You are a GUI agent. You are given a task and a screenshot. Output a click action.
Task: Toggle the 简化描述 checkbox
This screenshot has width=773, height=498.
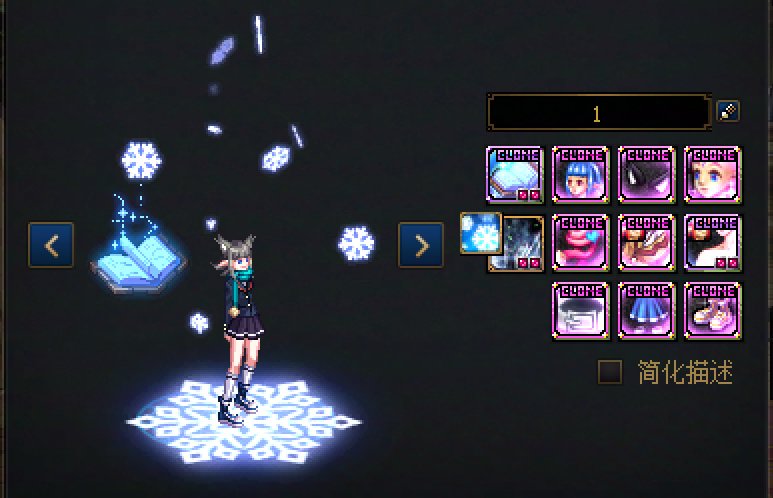coord(609,372)
